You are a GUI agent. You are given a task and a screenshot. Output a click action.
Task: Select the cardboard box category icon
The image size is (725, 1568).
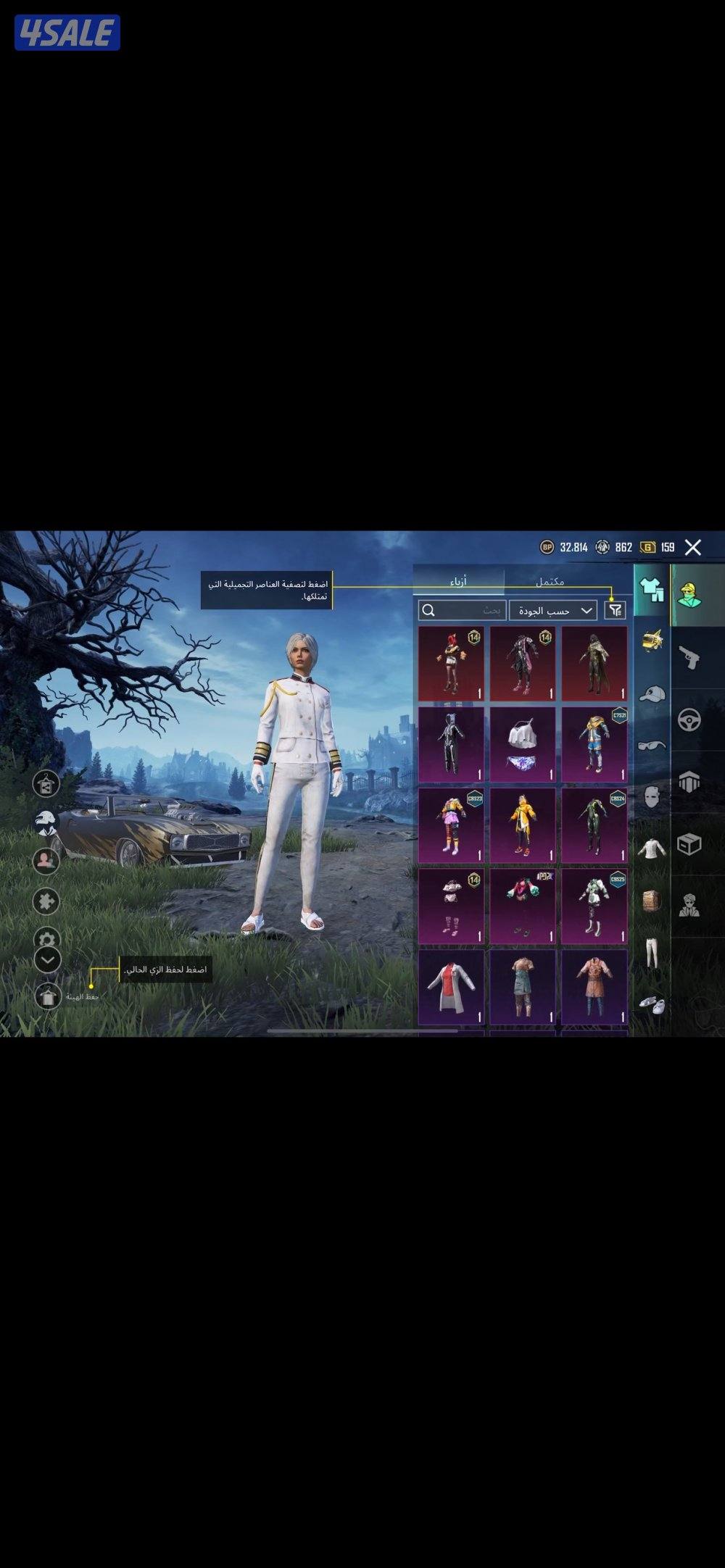(x=689, y=844)
